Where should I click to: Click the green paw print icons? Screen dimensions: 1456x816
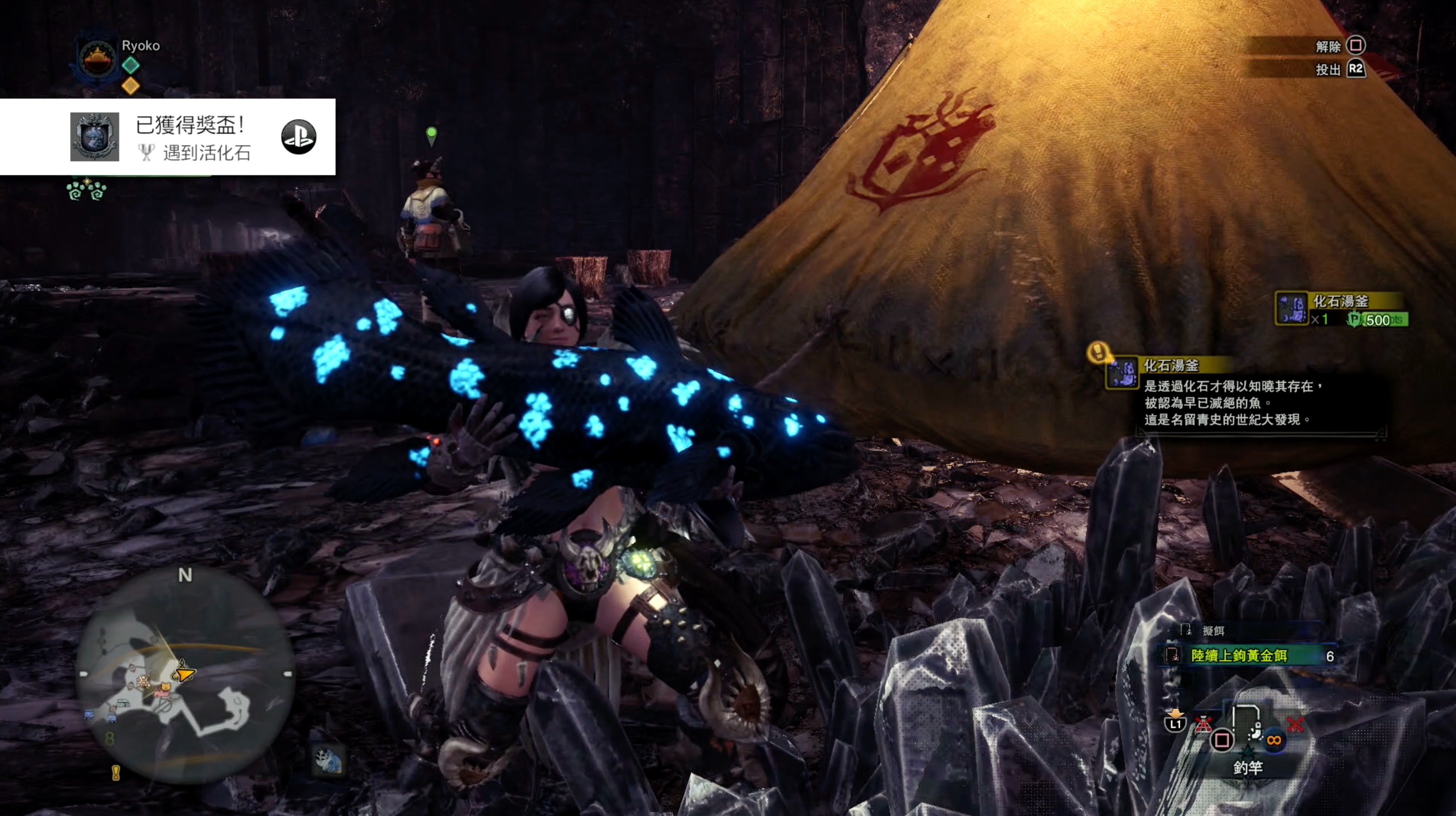[x=86, y=190]
